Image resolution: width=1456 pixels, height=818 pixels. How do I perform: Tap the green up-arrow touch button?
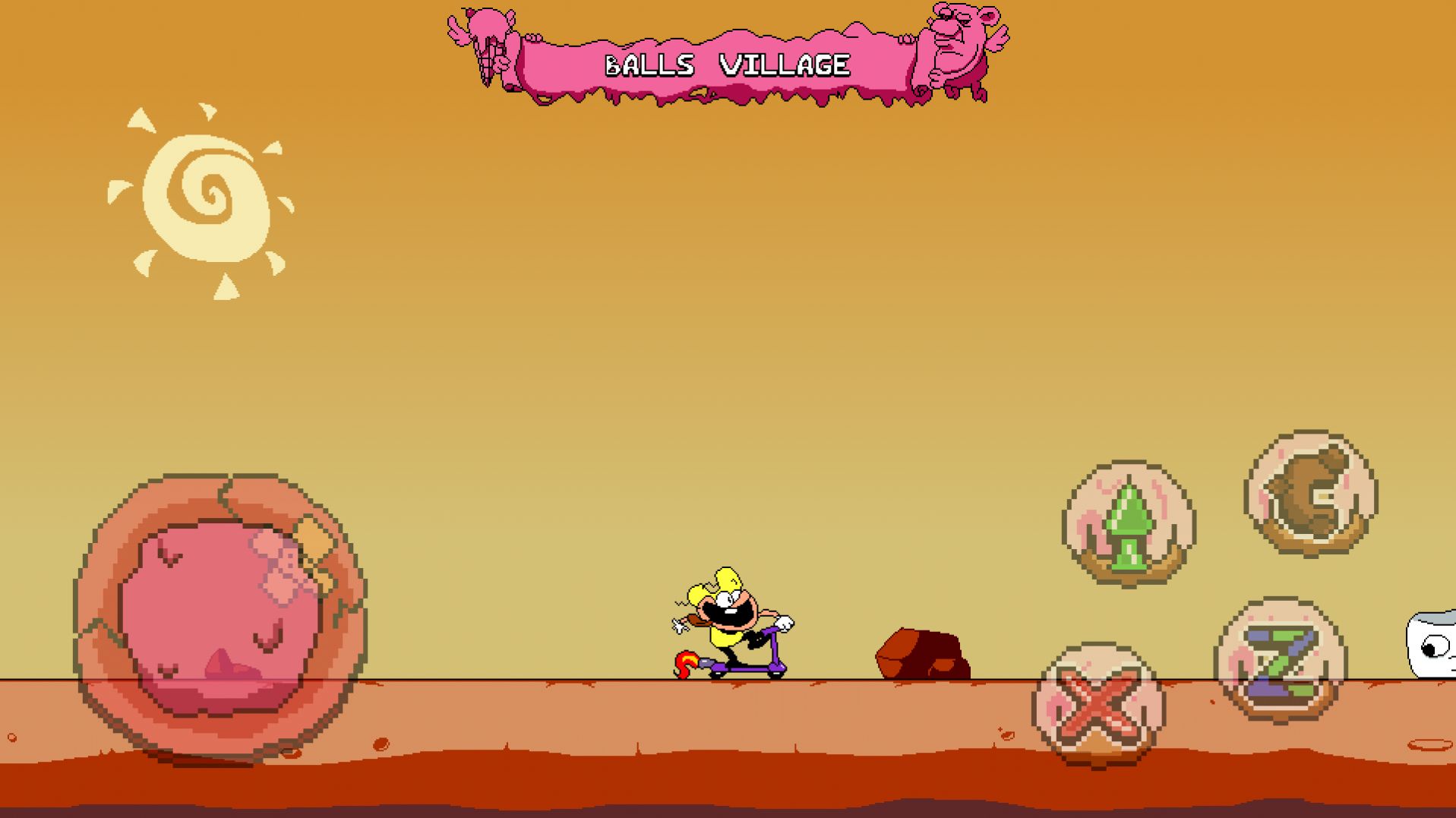1129,525
